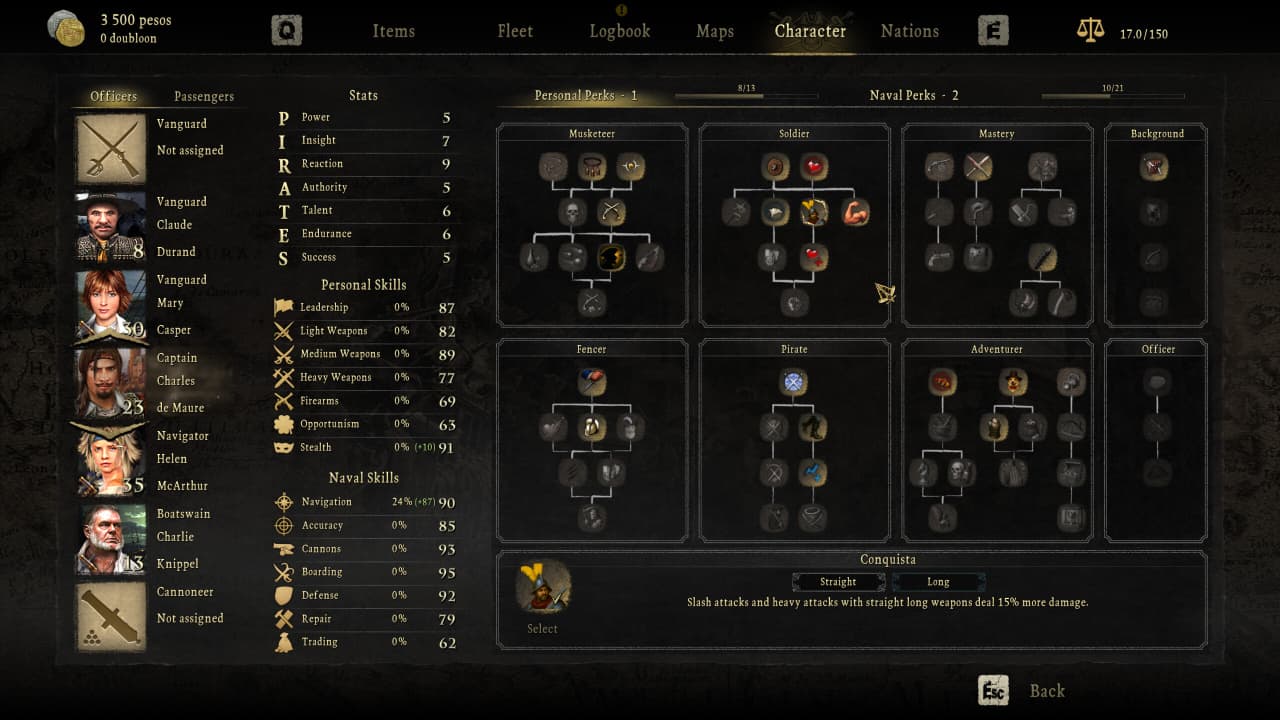
Task: Choose Mary Casper's portrait
Action: click(110, 305)
